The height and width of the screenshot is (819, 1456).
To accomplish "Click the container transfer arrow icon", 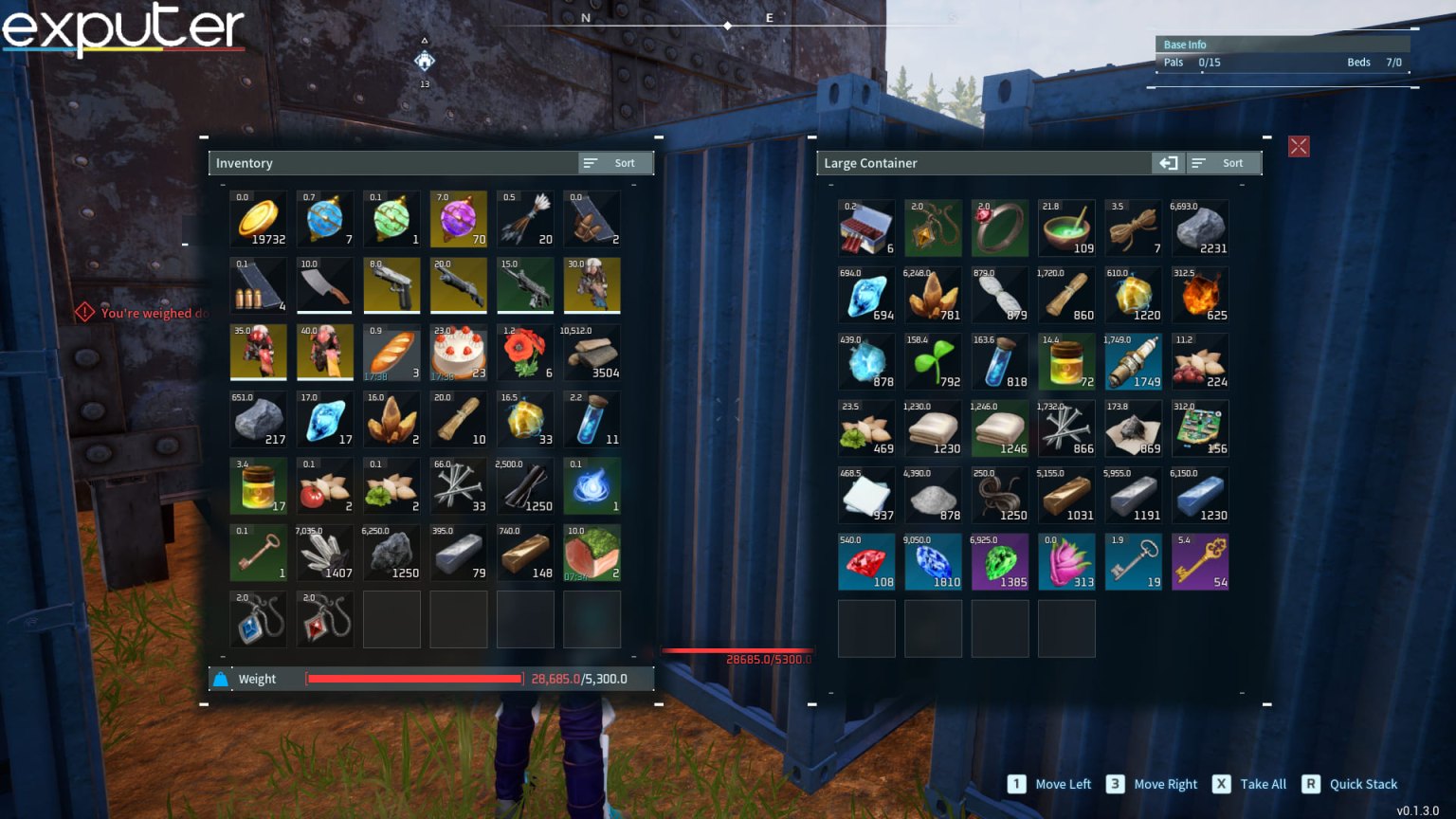I will [1168, 163].
